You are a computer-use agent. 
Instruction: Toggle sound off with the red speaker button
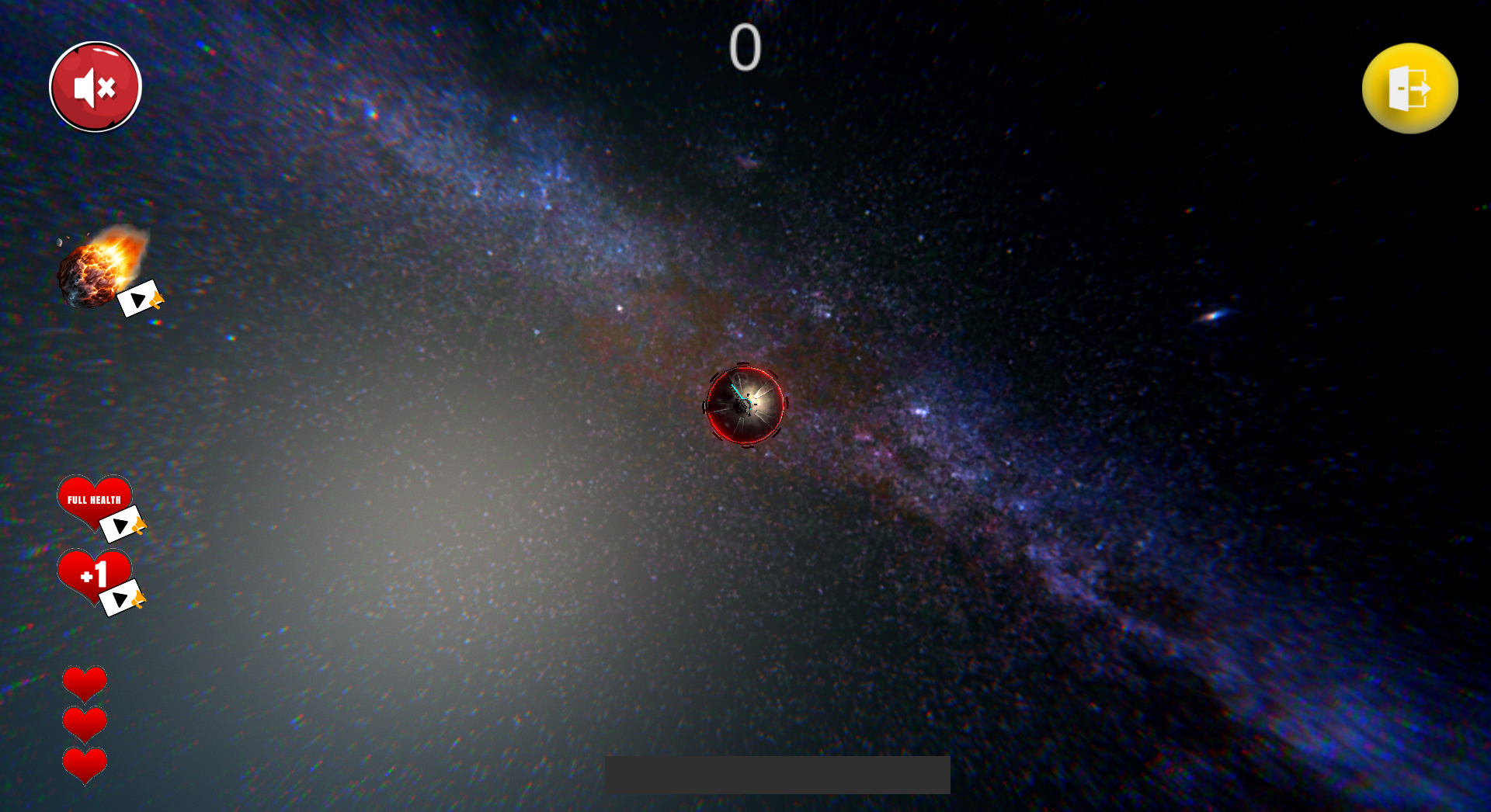pos(94,86)
